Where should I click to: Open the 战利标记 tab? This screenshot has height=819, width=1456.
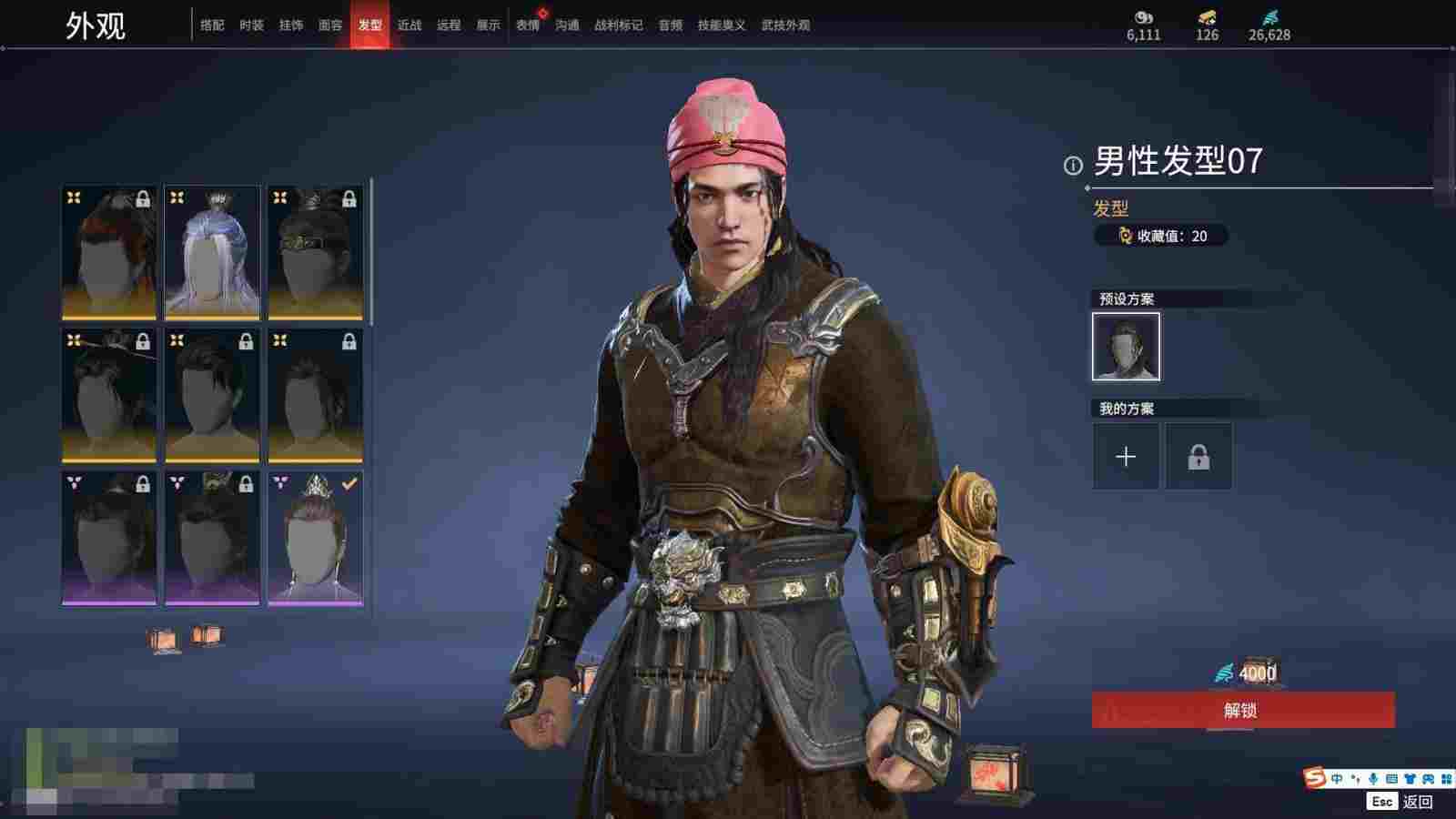click(618, 25)
